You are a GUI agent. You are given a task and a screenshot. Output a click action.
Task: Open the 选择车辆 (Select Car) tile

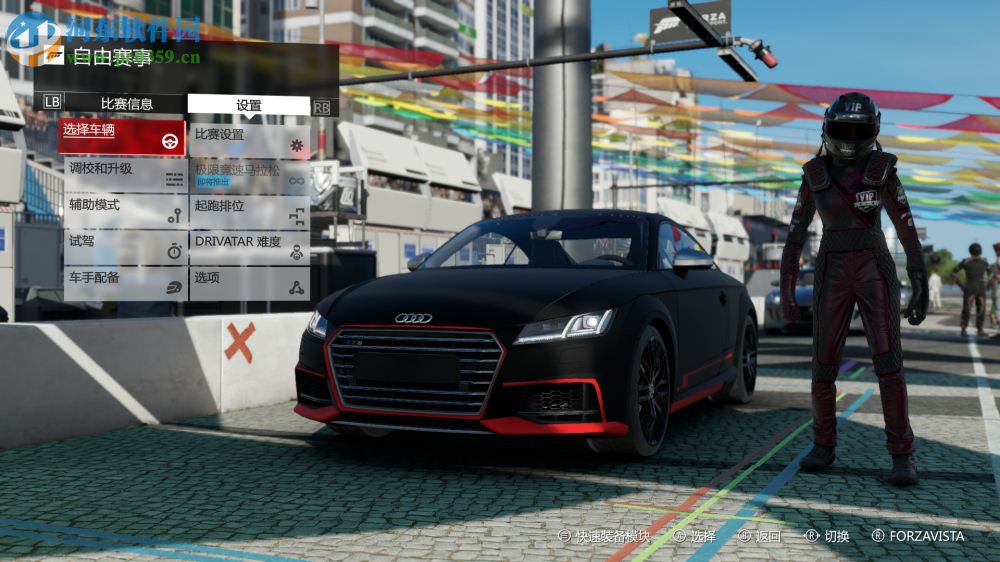pyautogui.click(x=122, y=137)
